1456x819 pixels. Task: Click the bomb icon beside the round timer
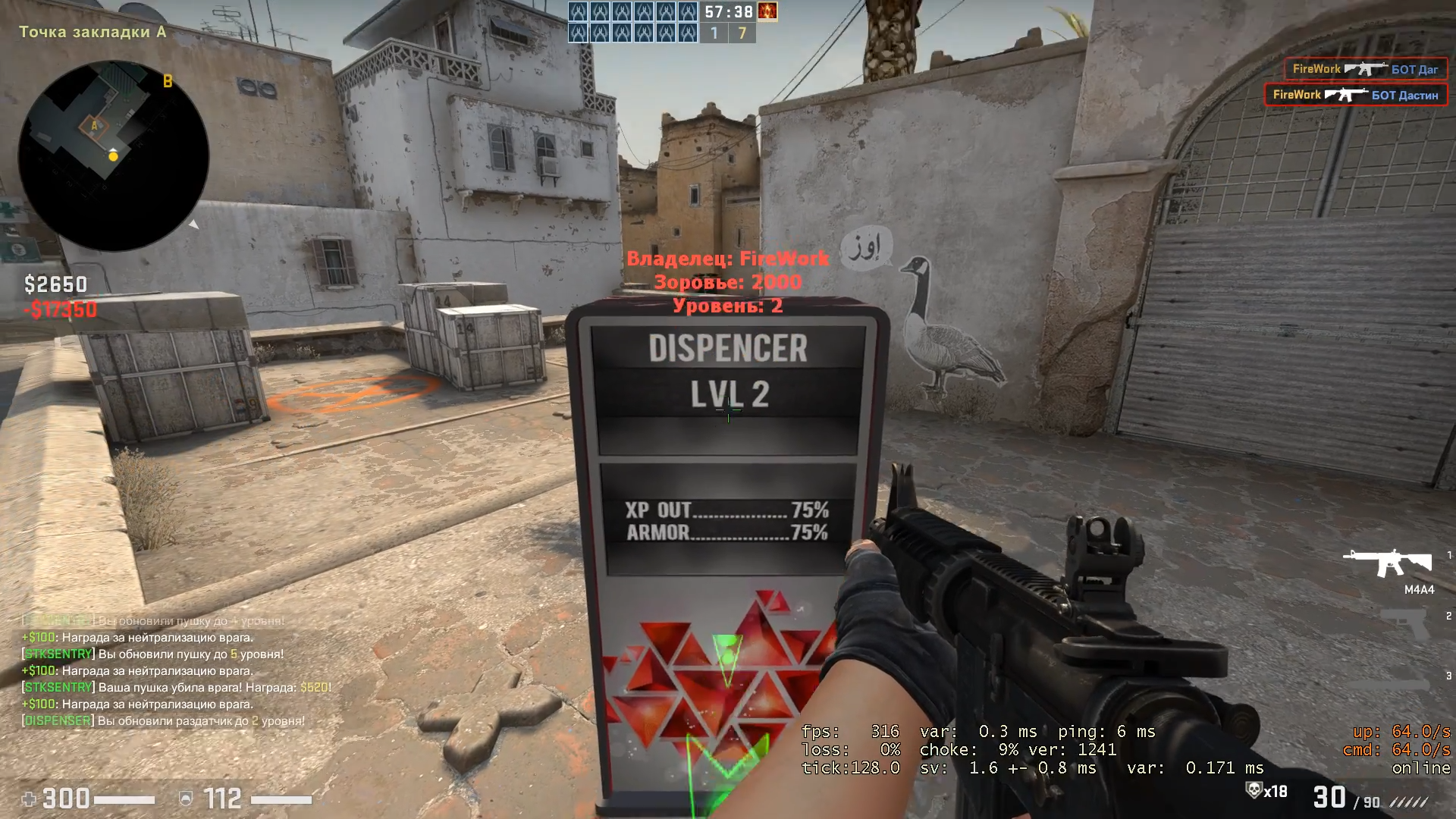click(x=767, y=12)
